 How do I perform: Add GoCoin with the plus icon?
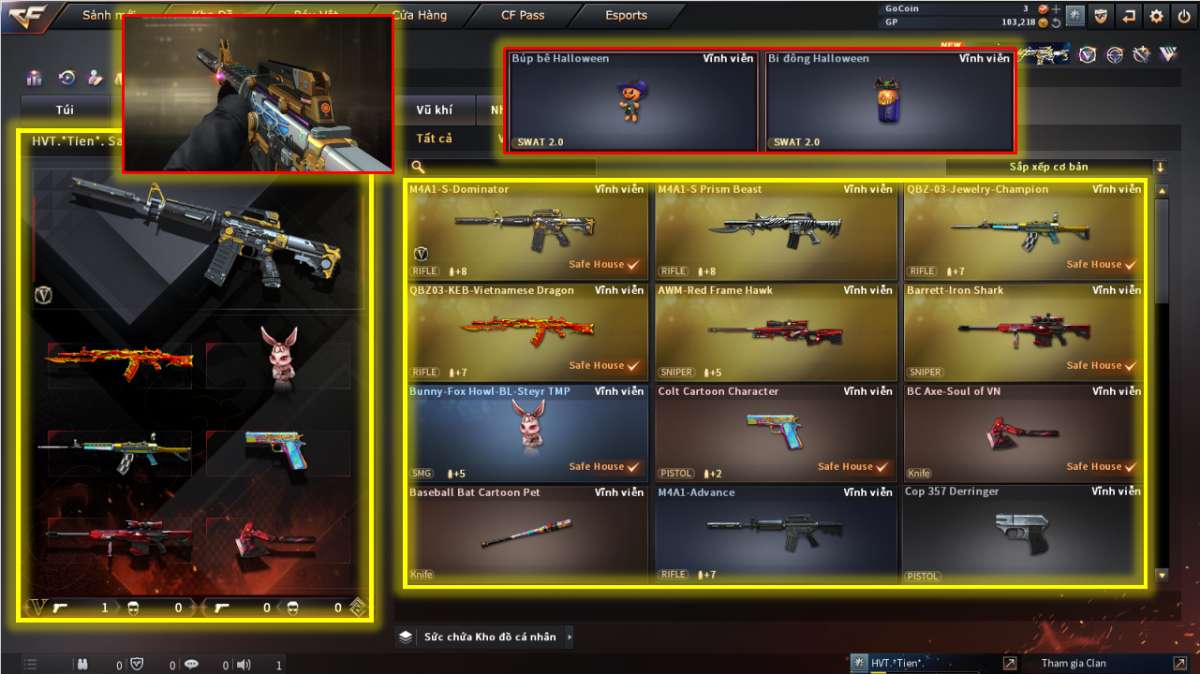(x=1056, y=8)
